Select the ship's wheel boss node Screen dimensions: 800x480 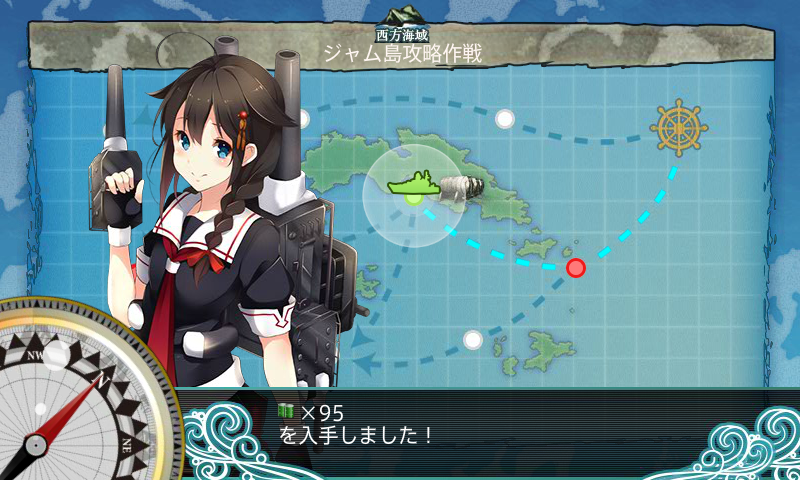tap(676, 127)
